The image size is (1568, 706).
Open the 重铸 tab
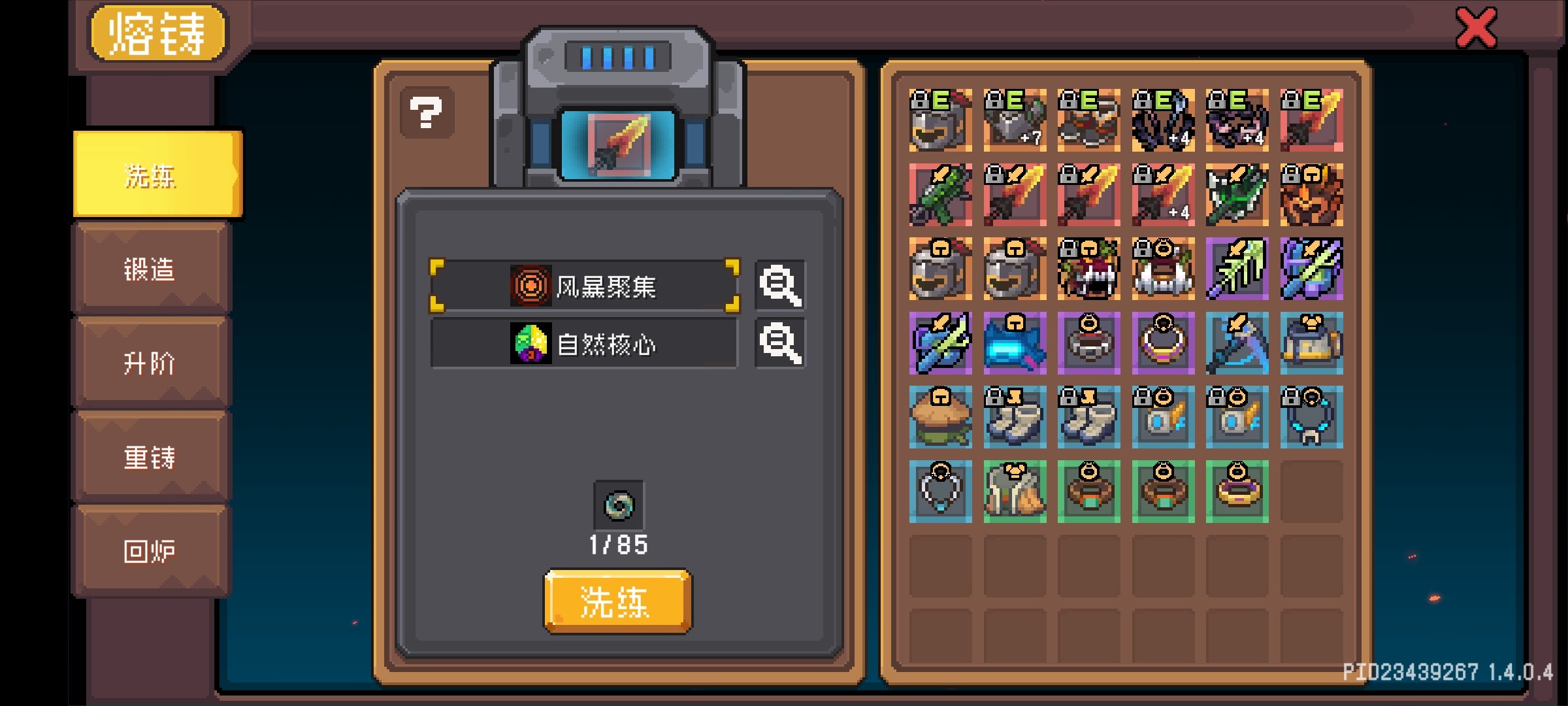click(149, 458)
